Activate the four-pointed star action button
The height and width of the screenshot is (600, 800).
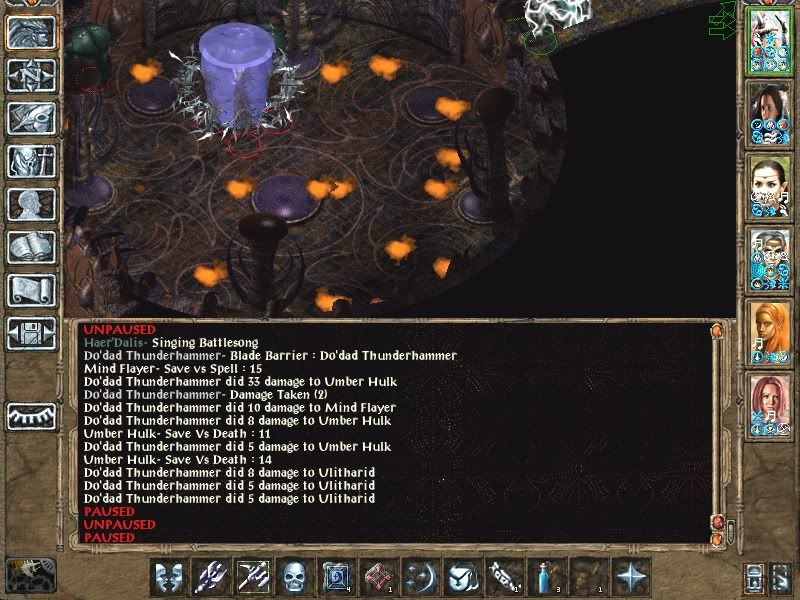(630, 577)
